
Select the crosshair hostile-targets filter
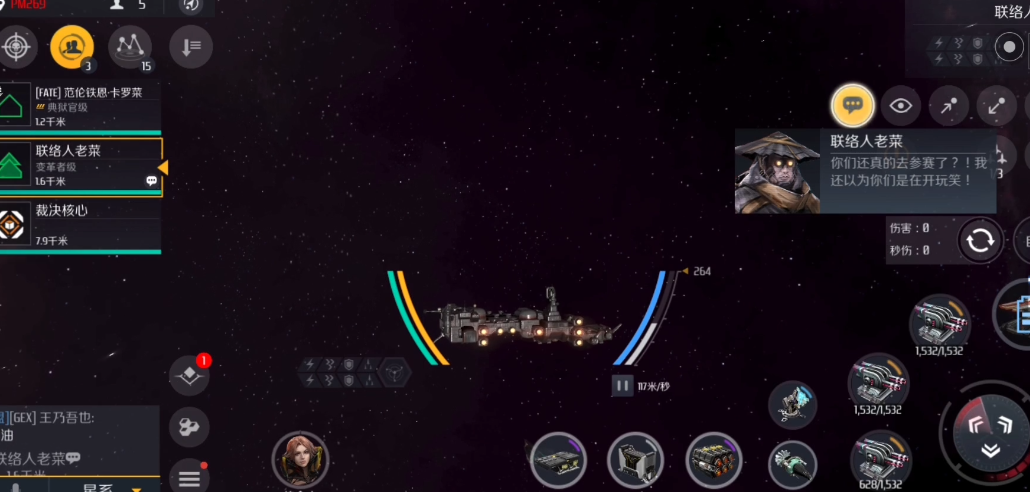[x=17, y=45]
